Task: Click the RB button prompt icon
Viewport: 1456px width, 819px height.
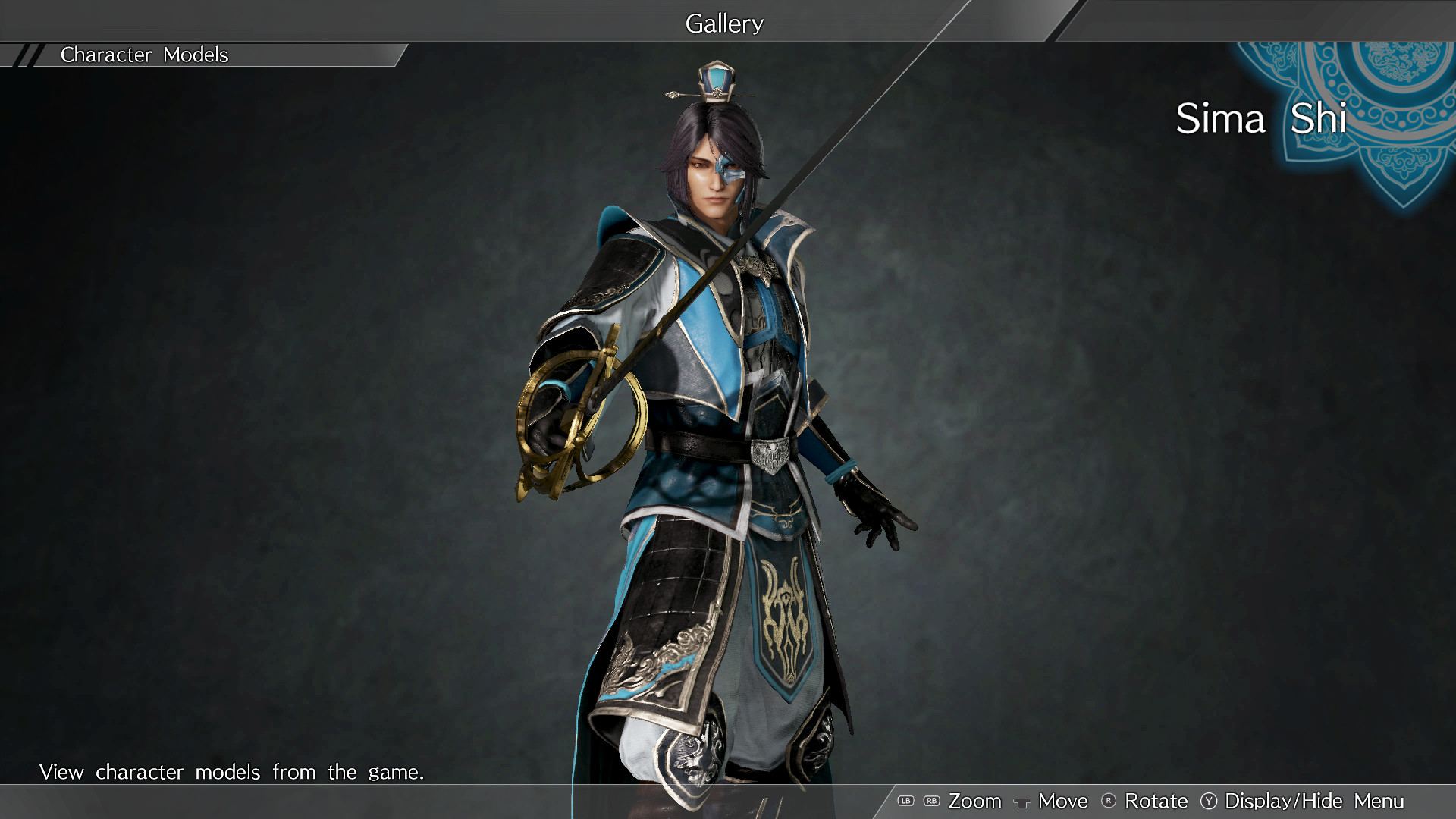Action: (x=932, y=802)
